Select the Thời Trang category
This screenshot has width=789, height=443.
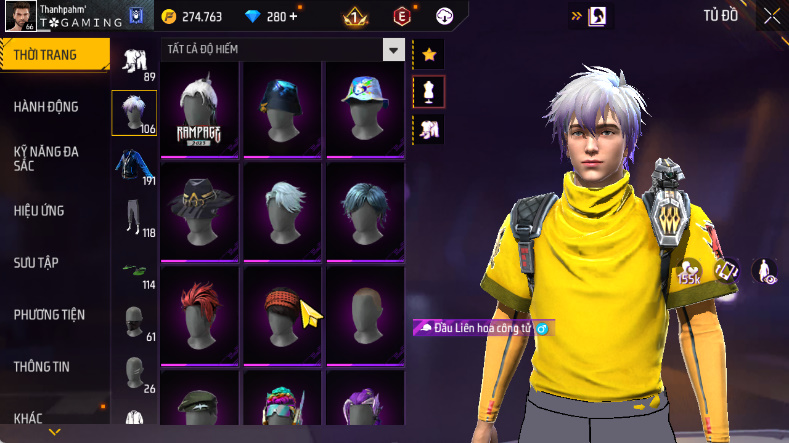tap(46, 55)
